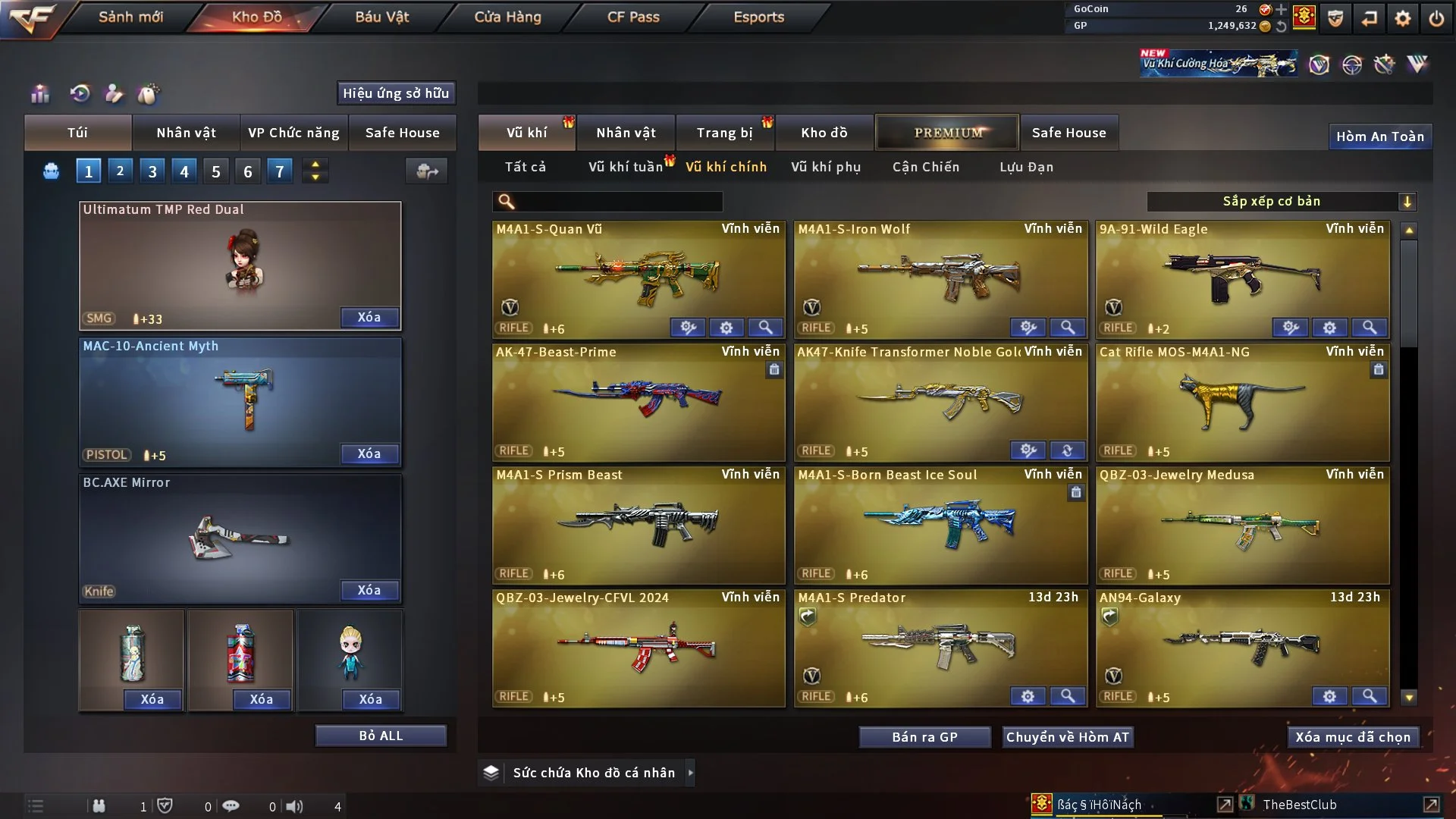Click the bag page up arrow
This screenshot has width=1456, height=819.
pos(315,165)
